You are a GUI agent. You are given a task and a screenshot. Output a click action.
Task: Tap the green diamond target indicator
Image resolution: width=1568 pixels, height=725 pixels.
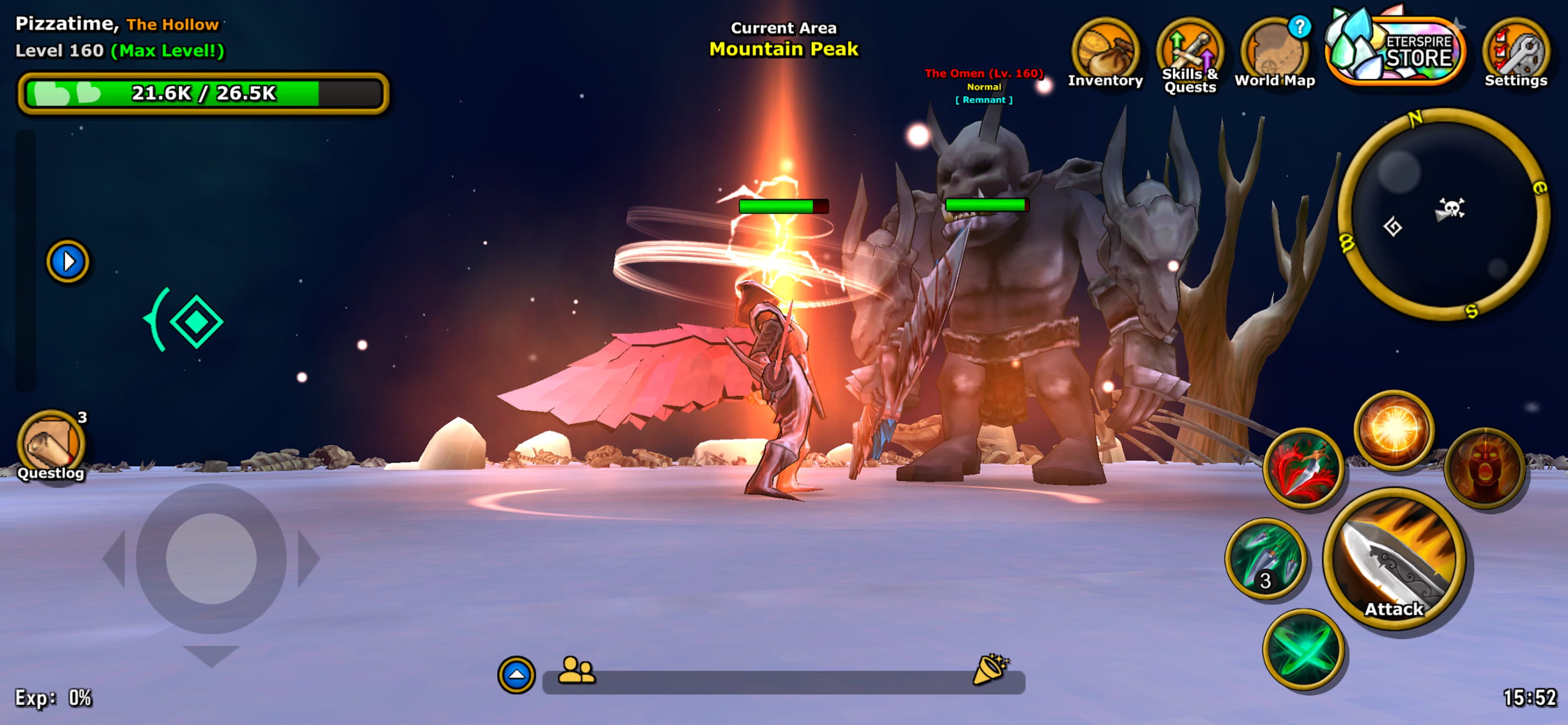tap(196, 321)
